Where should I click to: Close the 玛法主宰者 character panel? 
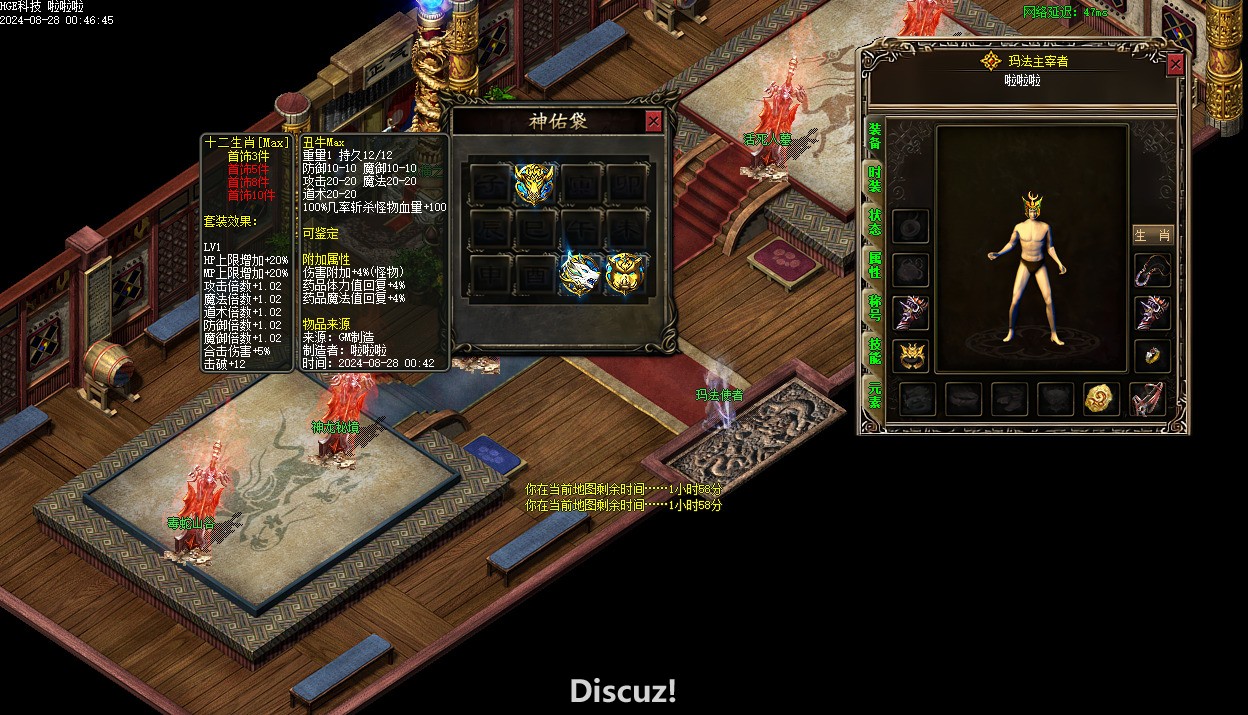1175,64
